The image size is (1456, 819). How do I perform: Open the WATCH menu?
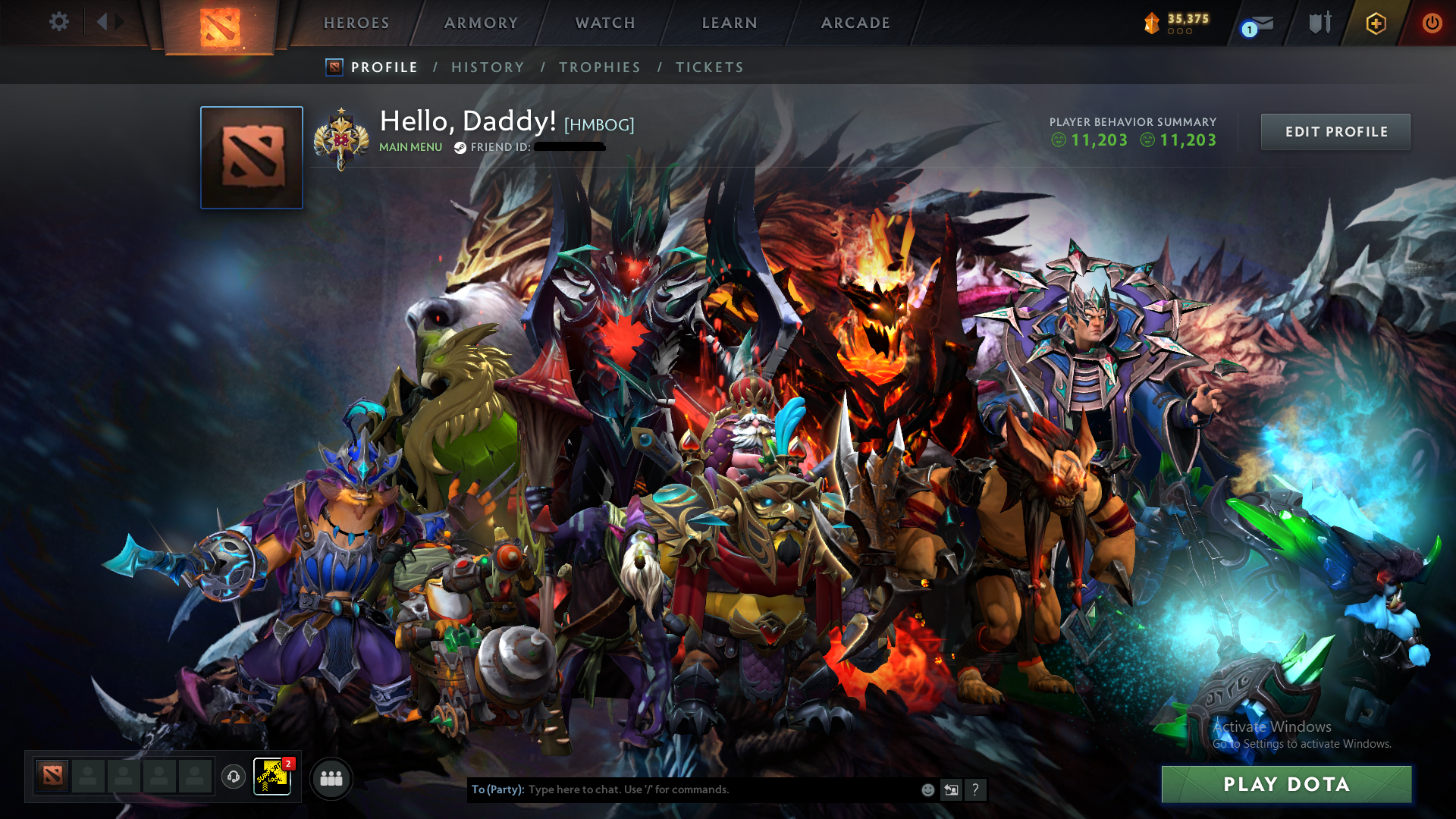(604, 23)
